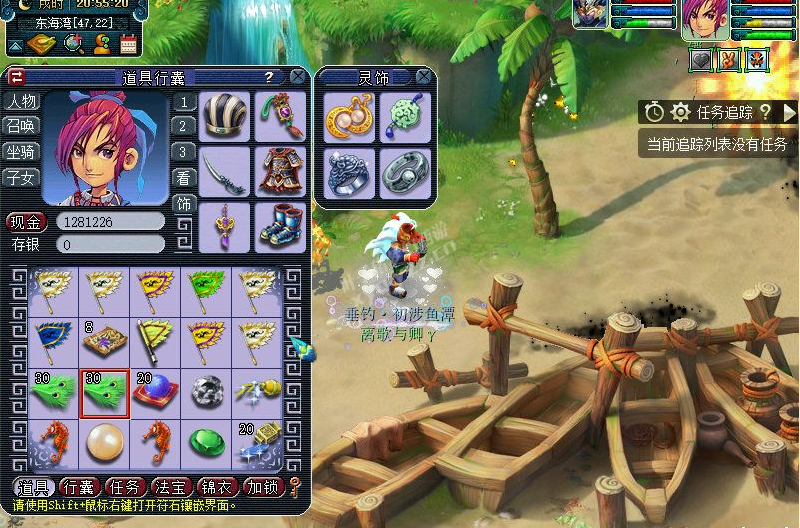Open the 任务追踪 quest tracker settings gear
Screen dimensions: 800x528
pos(680,112)
